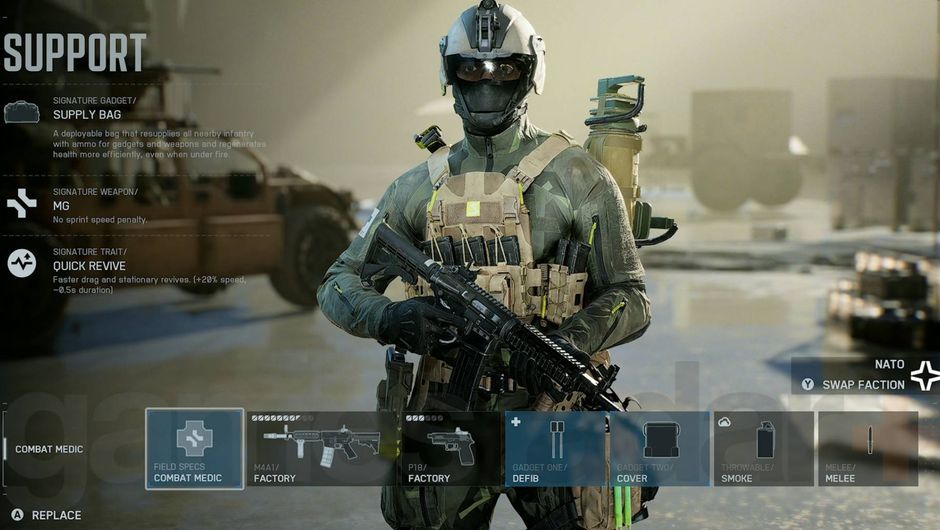This screenshot has width=940, height=530.
Task: Open the P18 Factory sidearm slot
Action: pyautogui.click(x=451, y=448)
